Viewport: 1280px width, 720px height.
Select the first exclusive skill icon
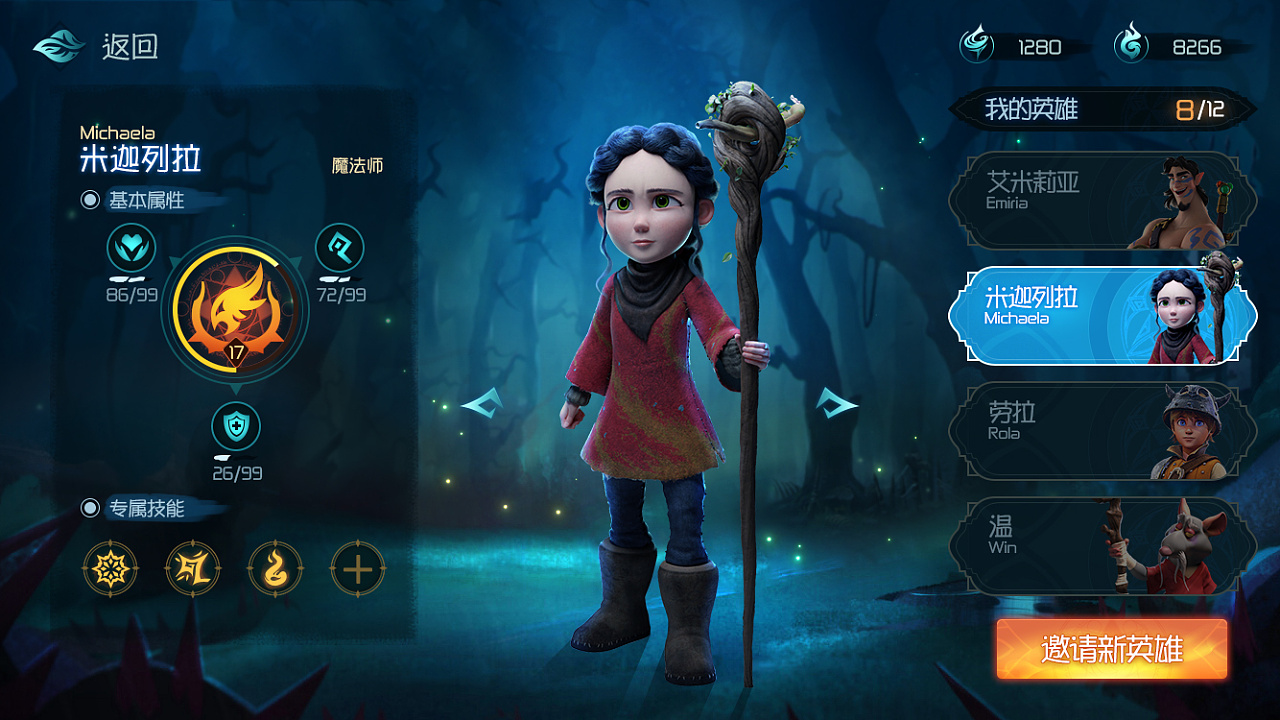pos(111,568)
